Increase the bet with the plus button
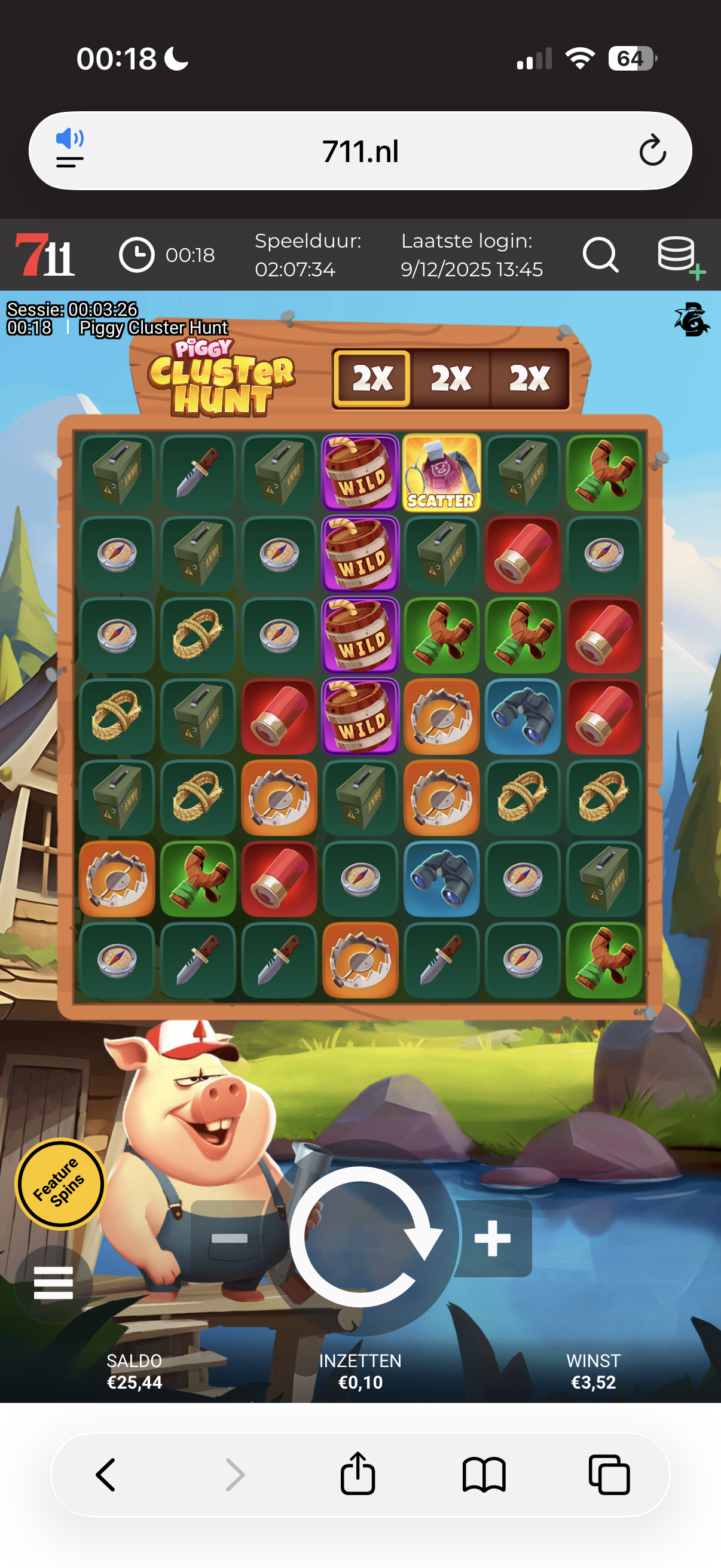This screenshot has width=721, height=1568. pyautogui.click(x=493, y=1238)
